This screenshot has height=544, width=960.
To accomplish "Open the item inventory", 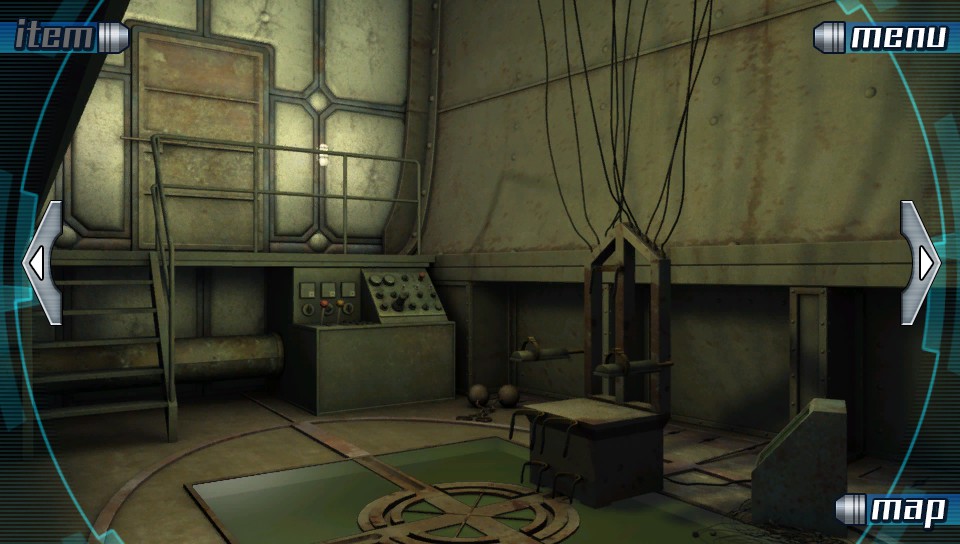I will 62,37.
